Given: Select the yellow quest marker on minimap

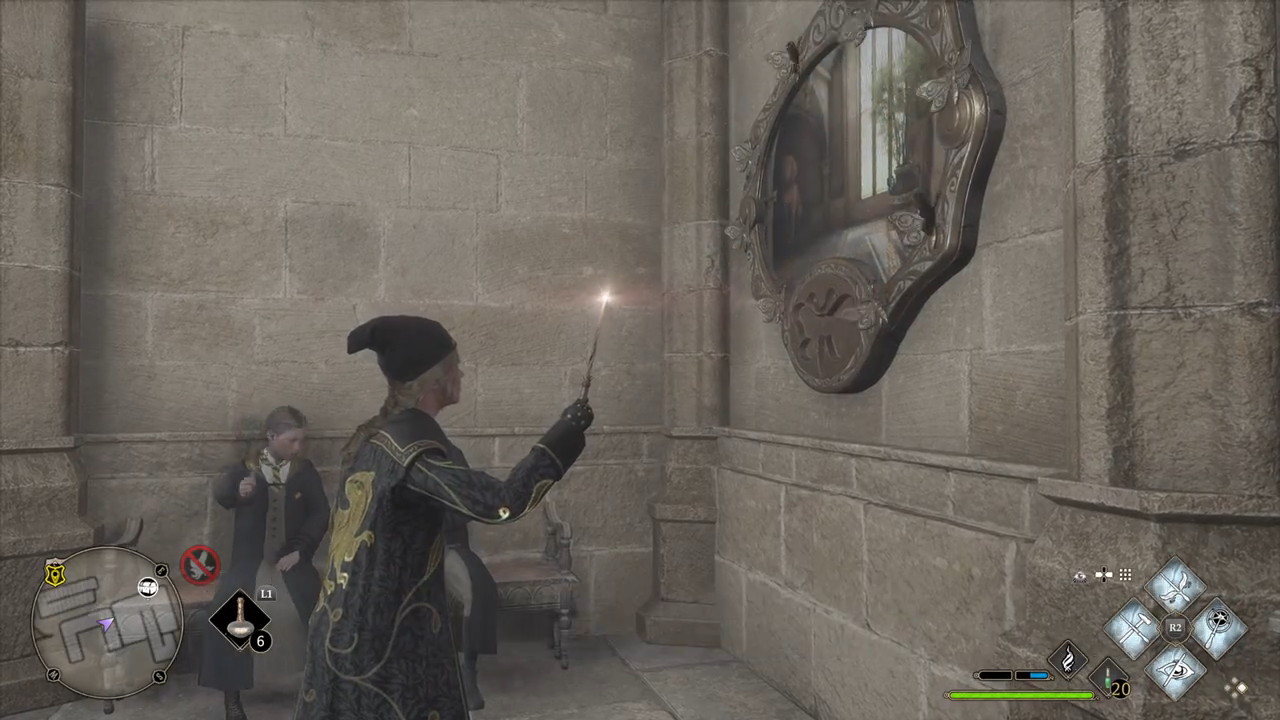Looking at the screenshot, I should [x=55, y=573].
